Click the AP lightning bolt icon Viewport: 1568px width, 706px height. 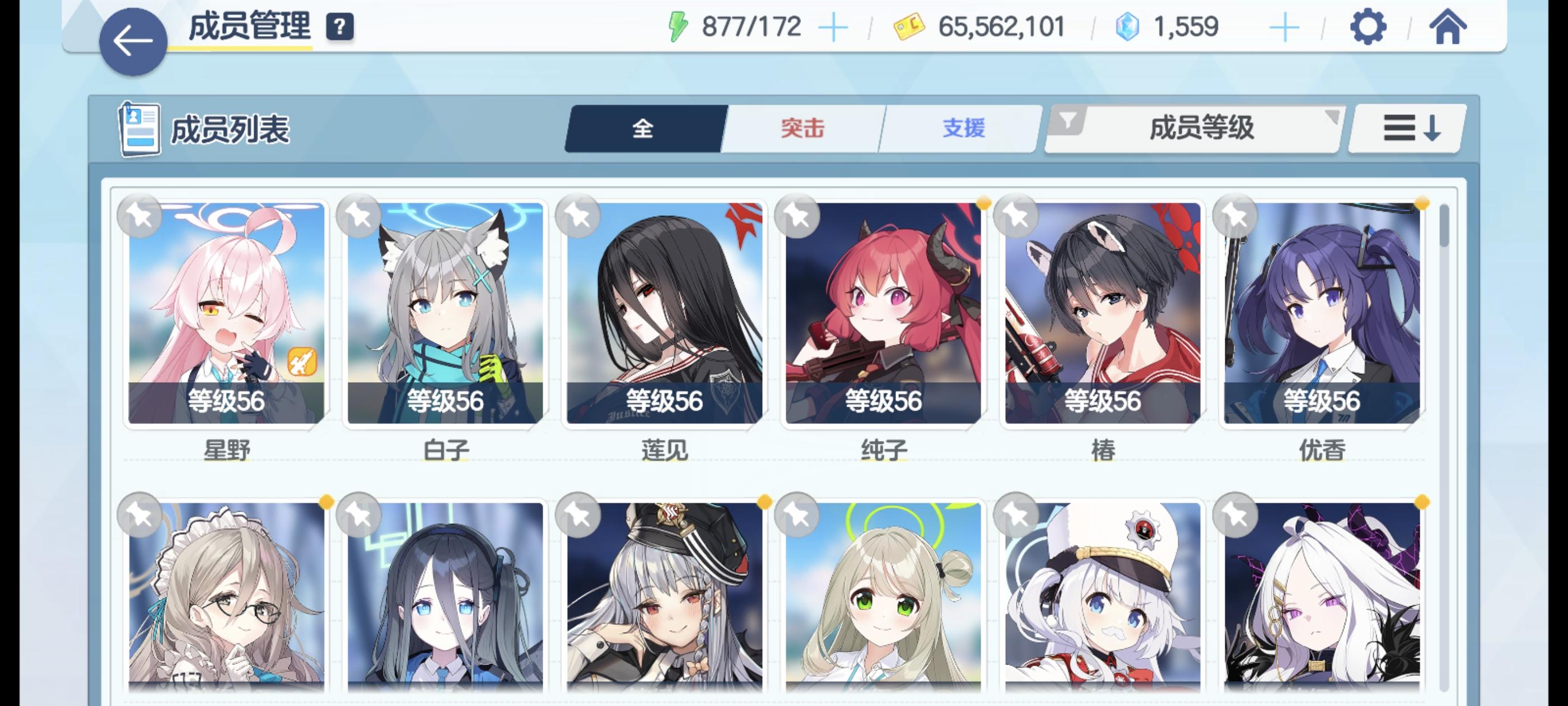(679, 26)
